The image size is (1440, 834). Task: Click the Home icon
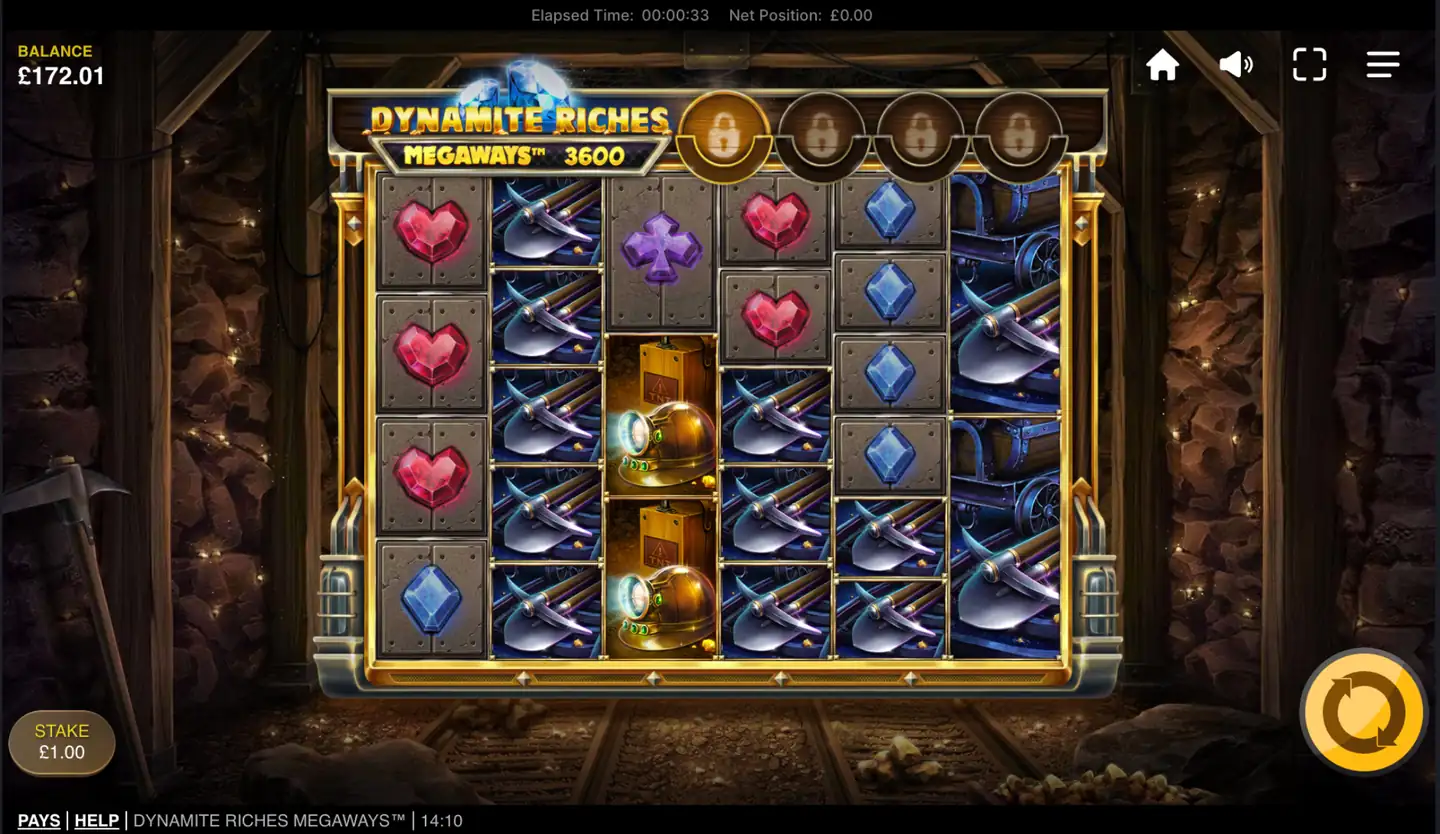[1163, 64]
